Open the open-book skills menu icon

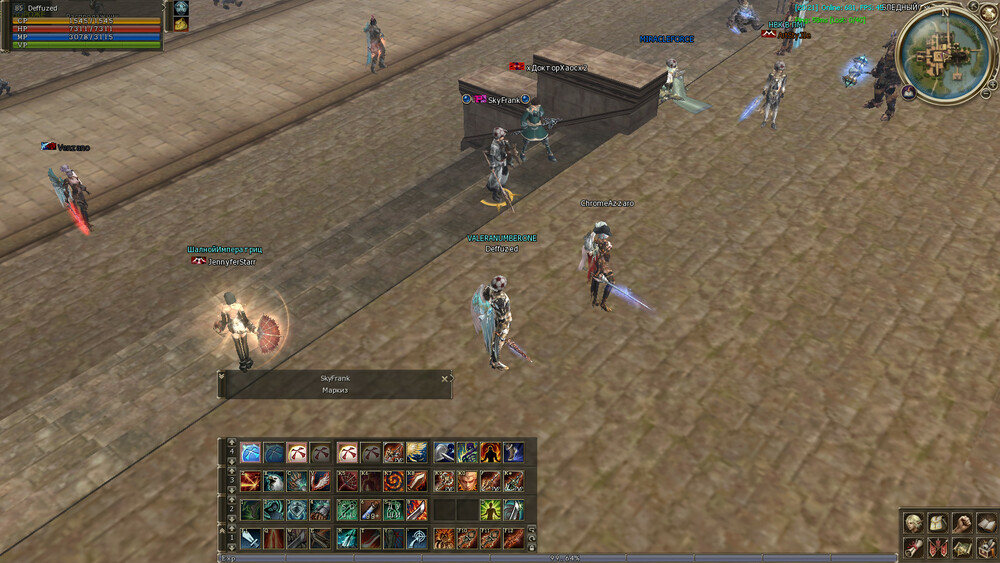point(985,523)
